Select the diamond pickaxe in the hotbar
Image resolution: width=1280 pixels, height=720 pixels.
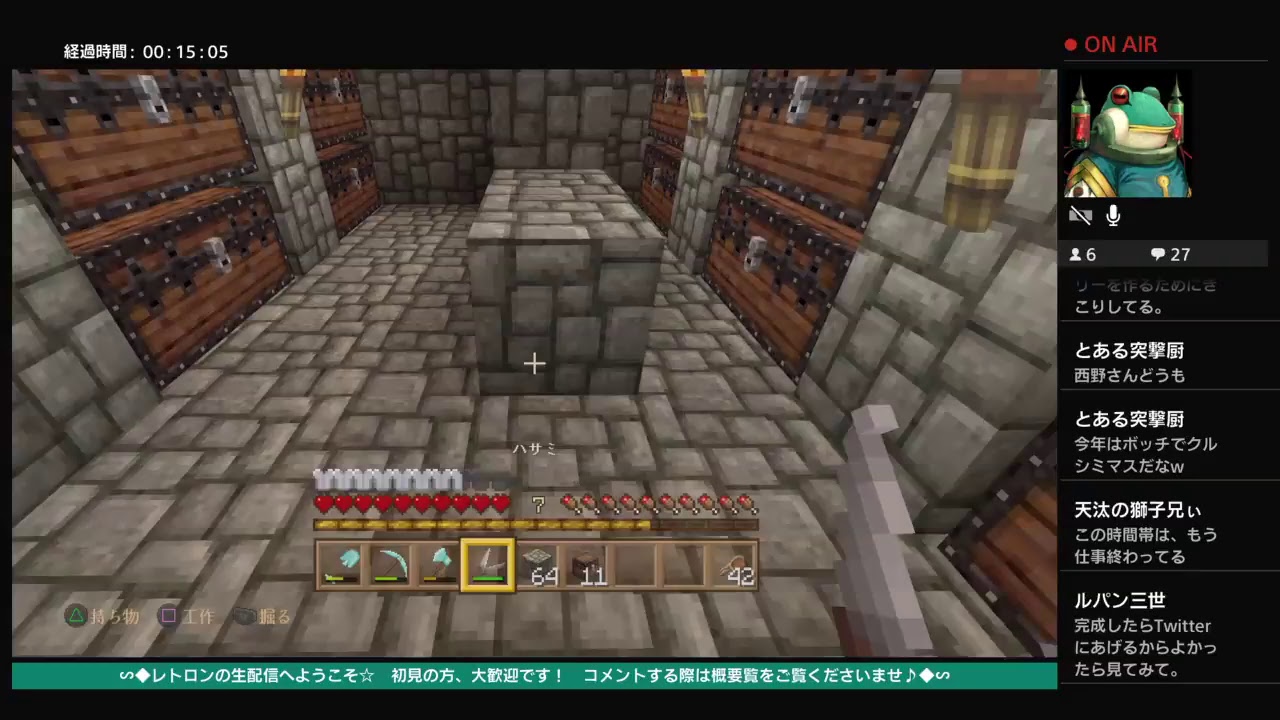[x=390, y=565]
